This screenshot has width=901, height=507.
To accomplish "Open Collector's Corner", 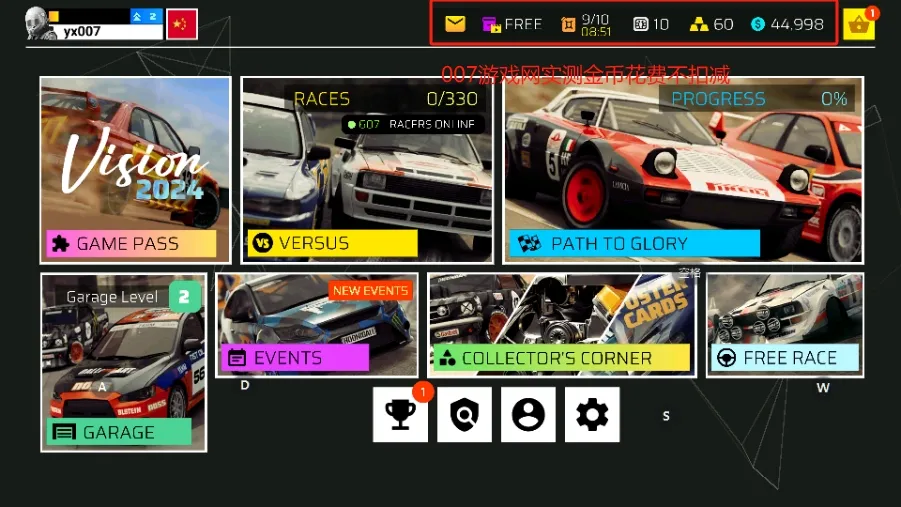I will pos(561,325).
